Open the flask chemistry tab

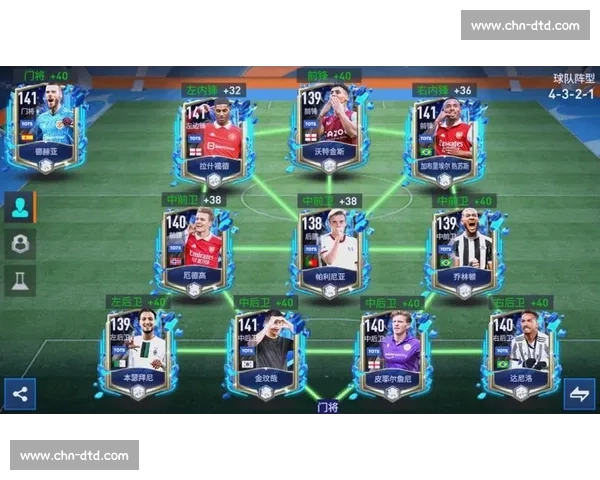20,281
